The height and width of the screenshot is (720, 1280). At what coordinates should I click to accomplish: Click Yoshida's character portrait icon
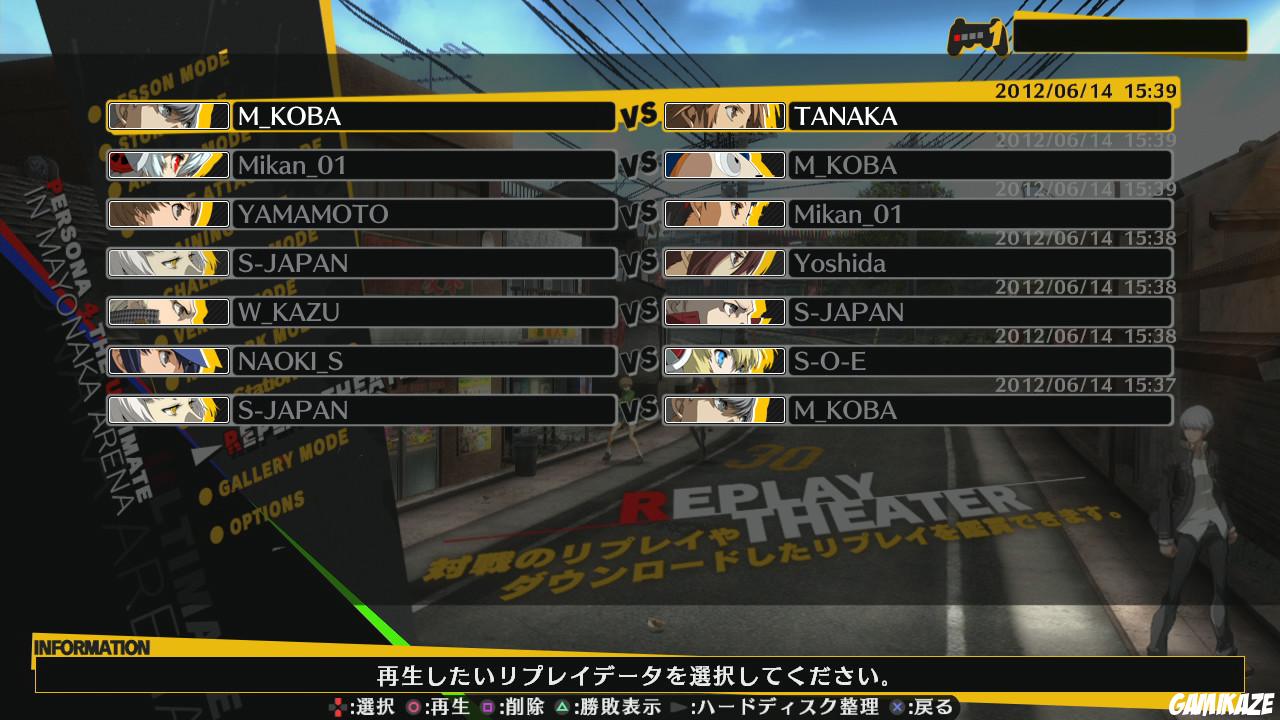[x=724, y=263]
